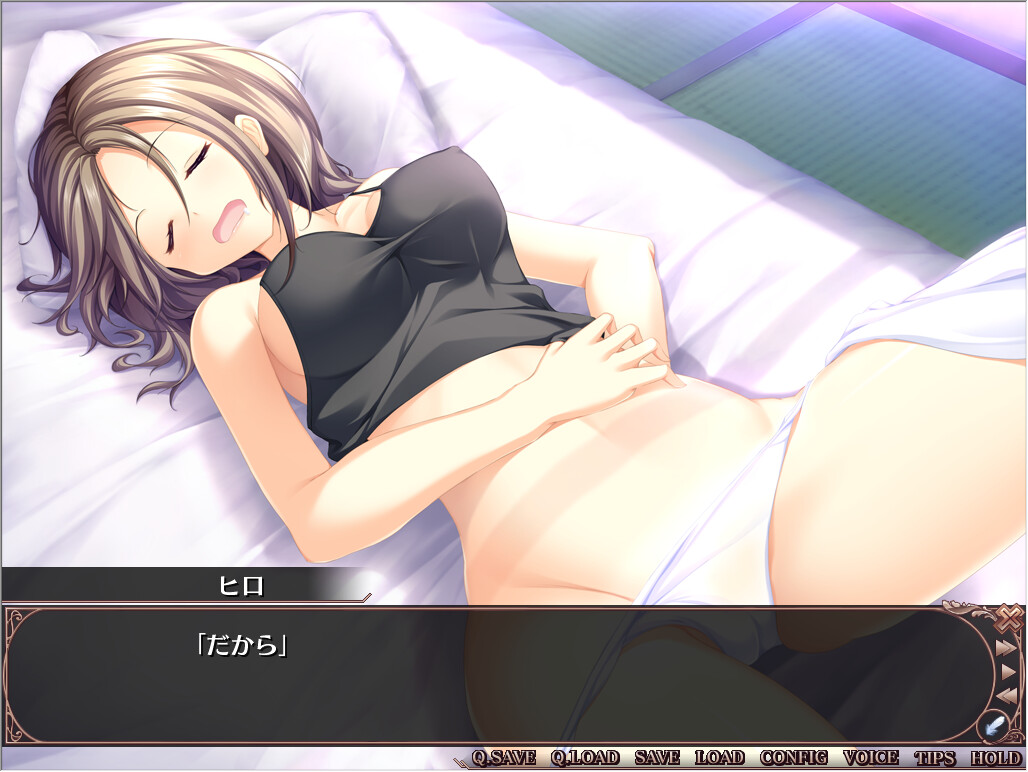Activate the double-arrow skip forward button
Viewport: 1028px width, 772px height.
pos(1007,648)
